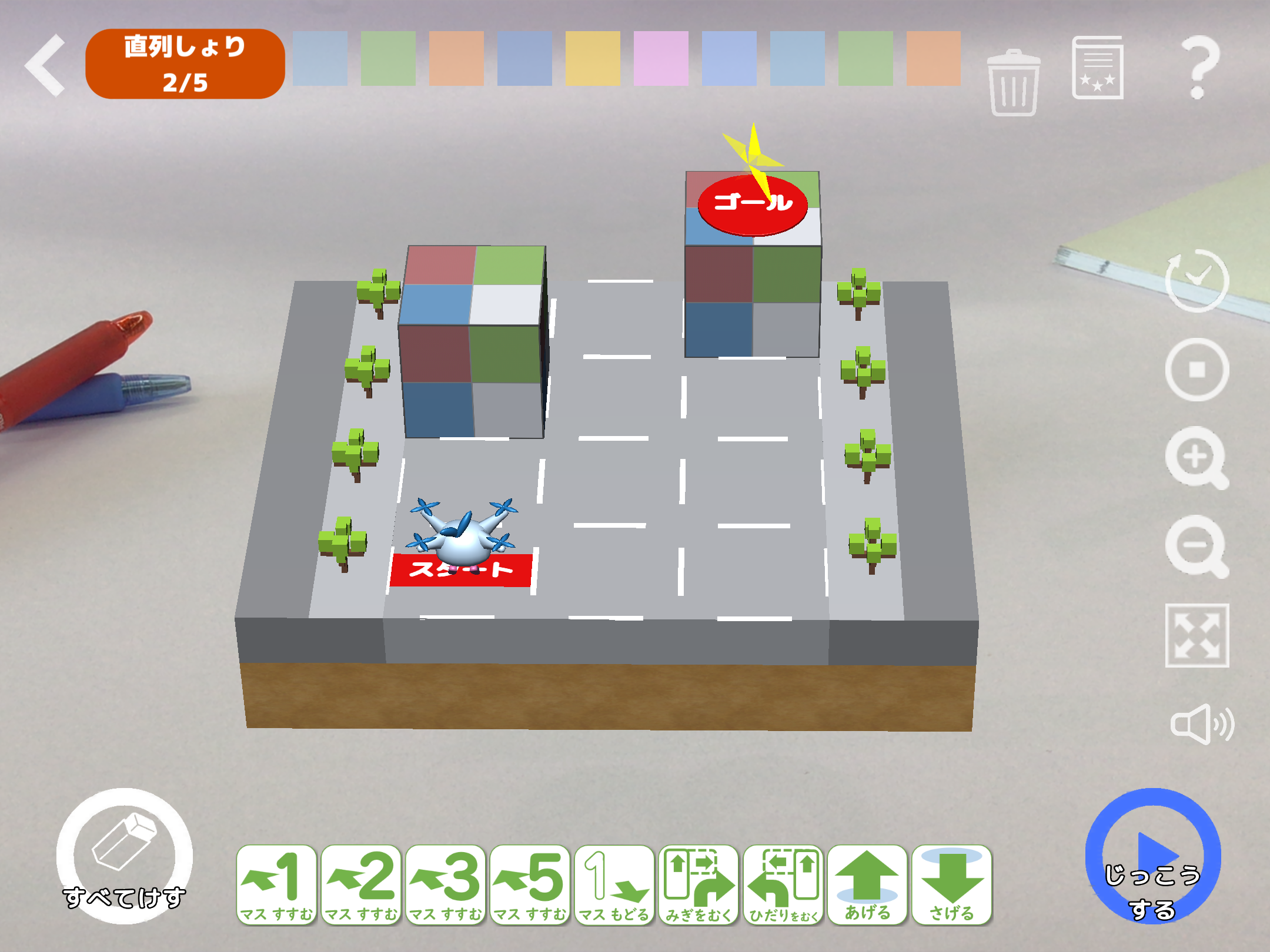Click the clock checkmark icon
The height and width of the screenshot is (952, 1270).
pyautogui.click(x=1197, y=281)
